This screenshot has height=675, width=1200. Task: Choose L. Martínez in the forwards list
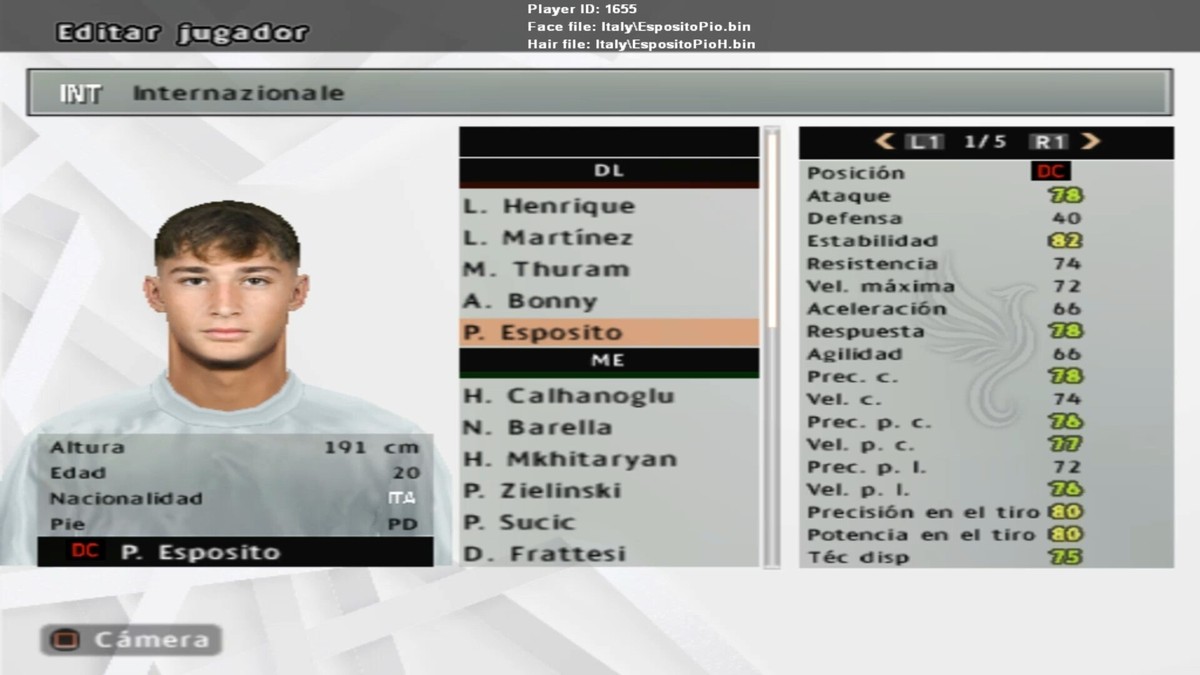(x=547, y=238)
